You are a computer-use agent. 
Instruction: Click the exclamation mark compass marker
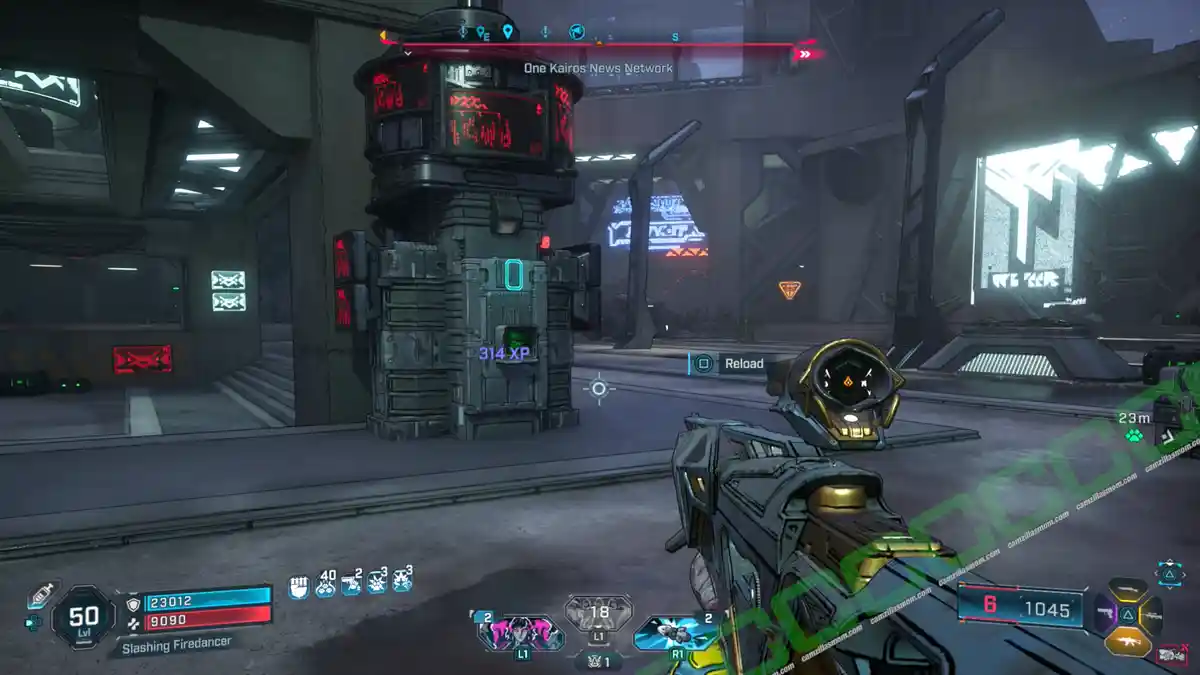(x=545, y=32)
